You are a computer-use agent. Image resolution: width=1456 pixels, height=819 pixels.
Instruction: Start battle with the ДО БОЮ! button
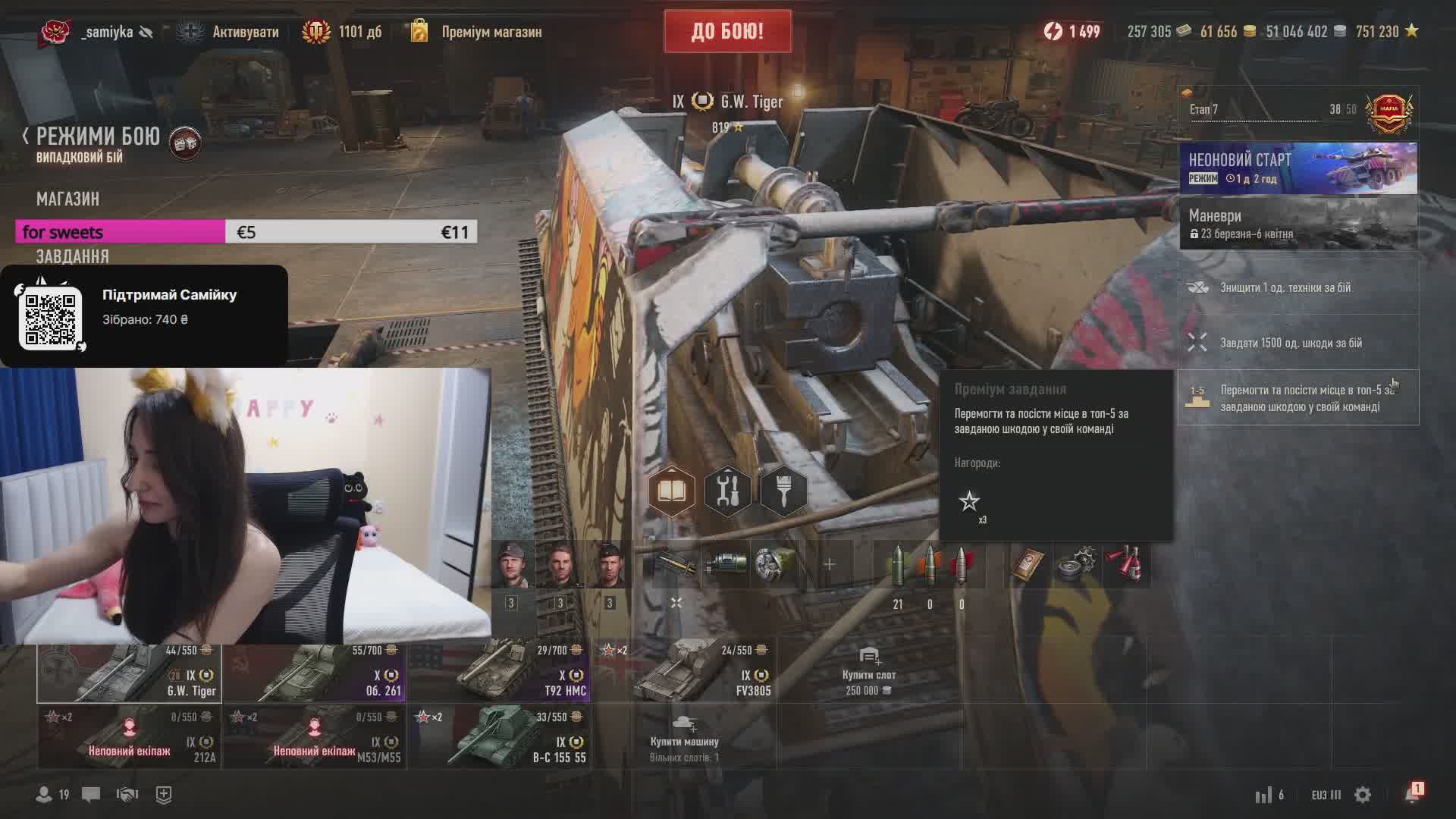[727, 31]
